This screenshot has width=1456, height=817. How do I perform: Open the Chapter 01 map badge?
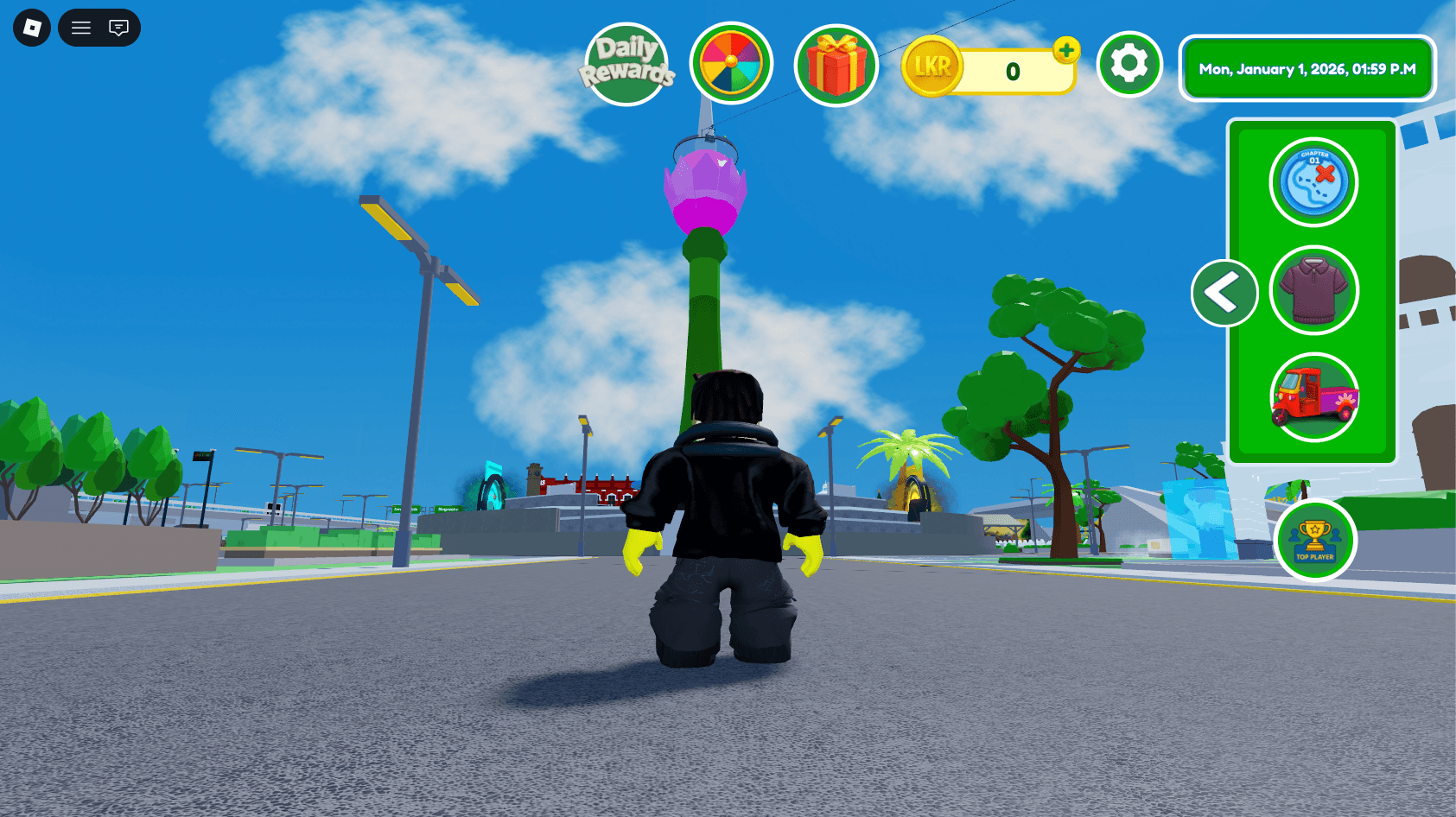tap(1312, 181)
